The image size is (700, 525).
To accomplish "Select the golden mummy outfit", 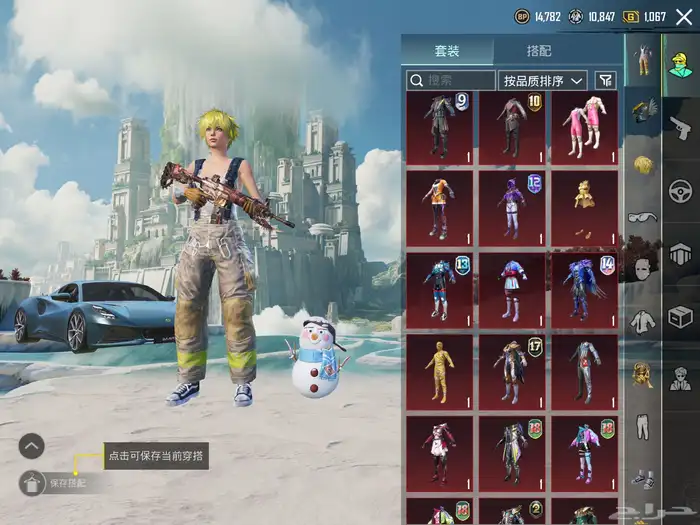I will coord(440,372).
